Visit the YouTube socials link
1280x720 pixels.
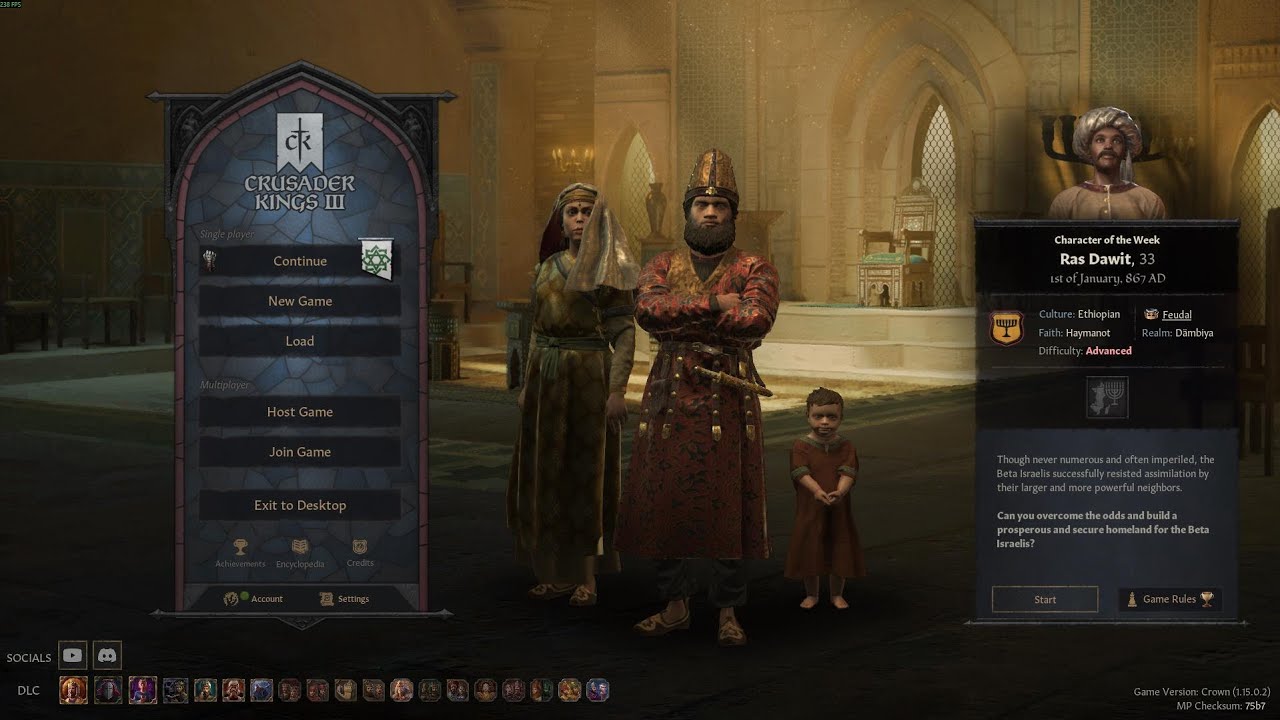tap(72, 656)
